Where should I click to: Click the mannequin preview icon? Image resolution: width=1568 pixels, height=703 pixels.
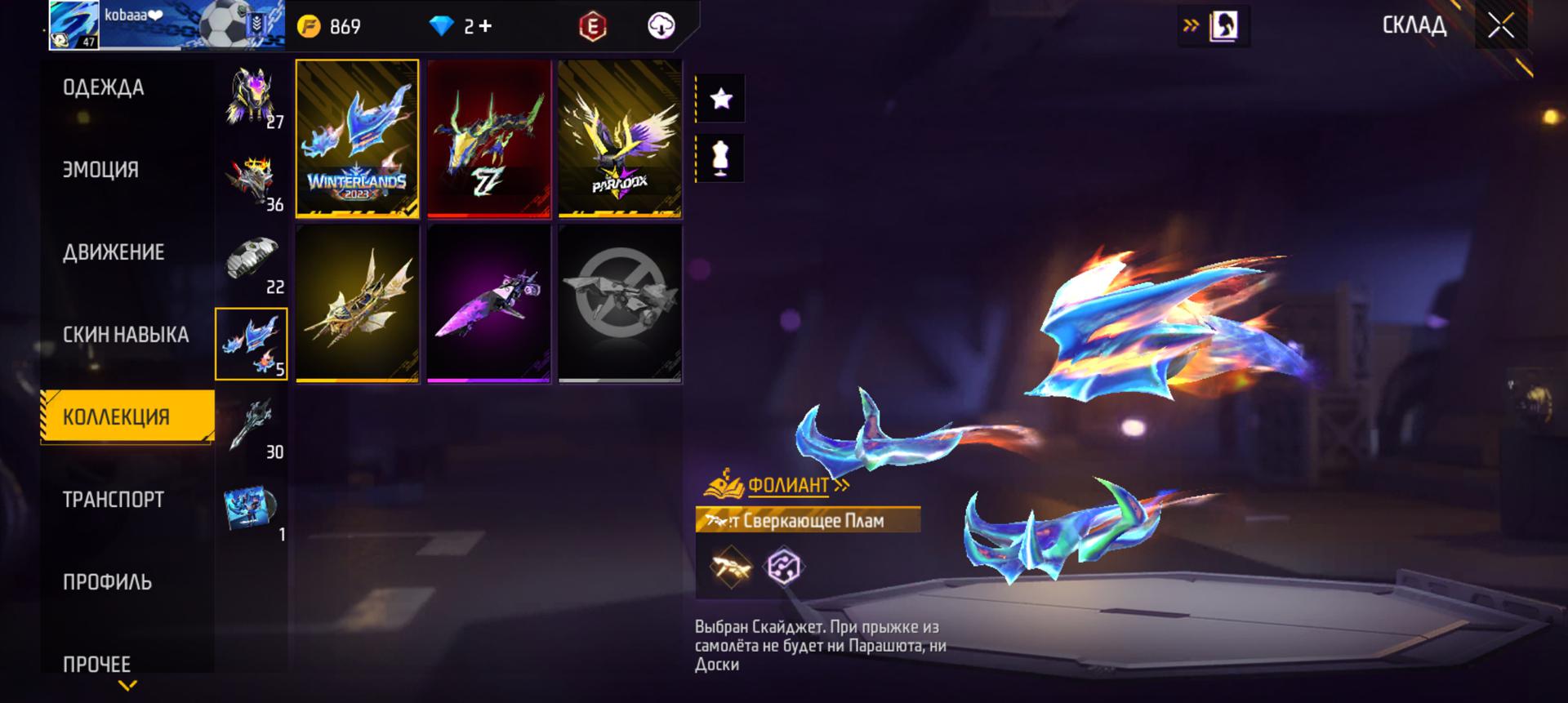coord(720,158)
